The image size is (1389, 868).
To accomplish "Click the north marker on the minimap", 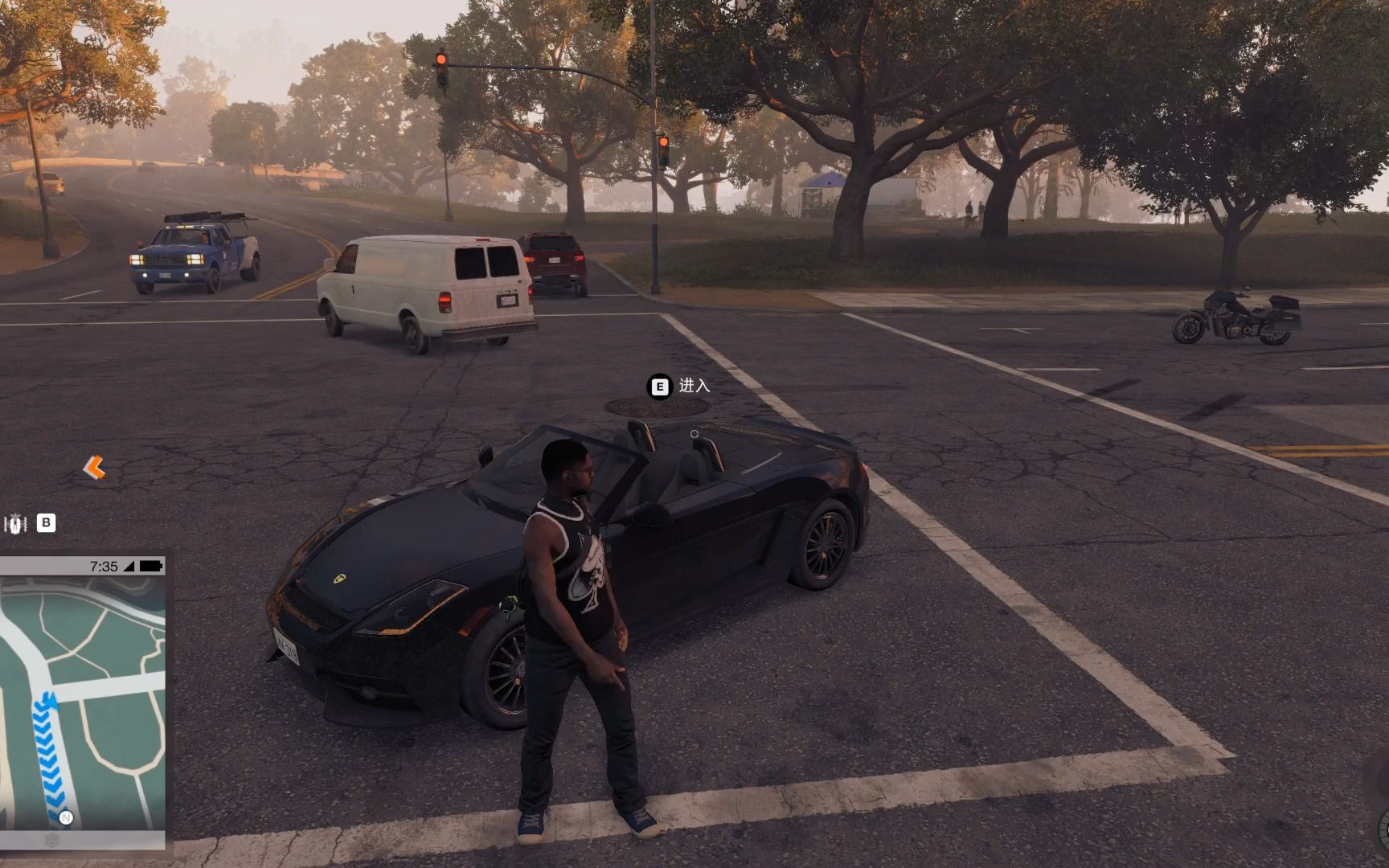I will (66, 817).
